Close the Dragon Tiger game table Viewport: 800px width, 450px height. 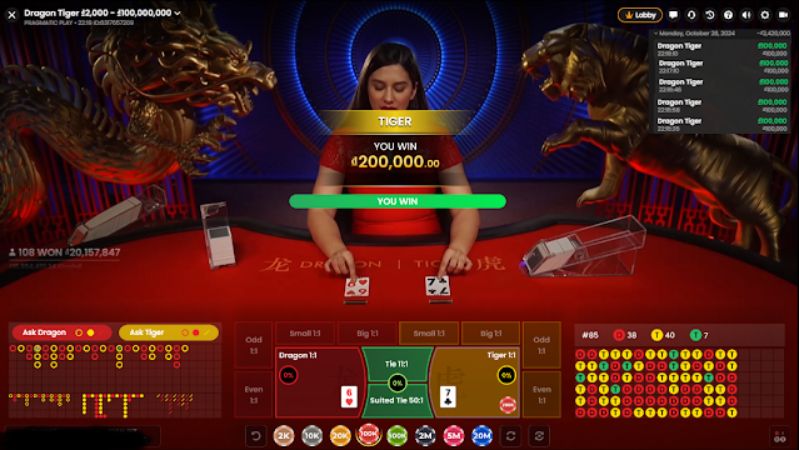point(12,15)
